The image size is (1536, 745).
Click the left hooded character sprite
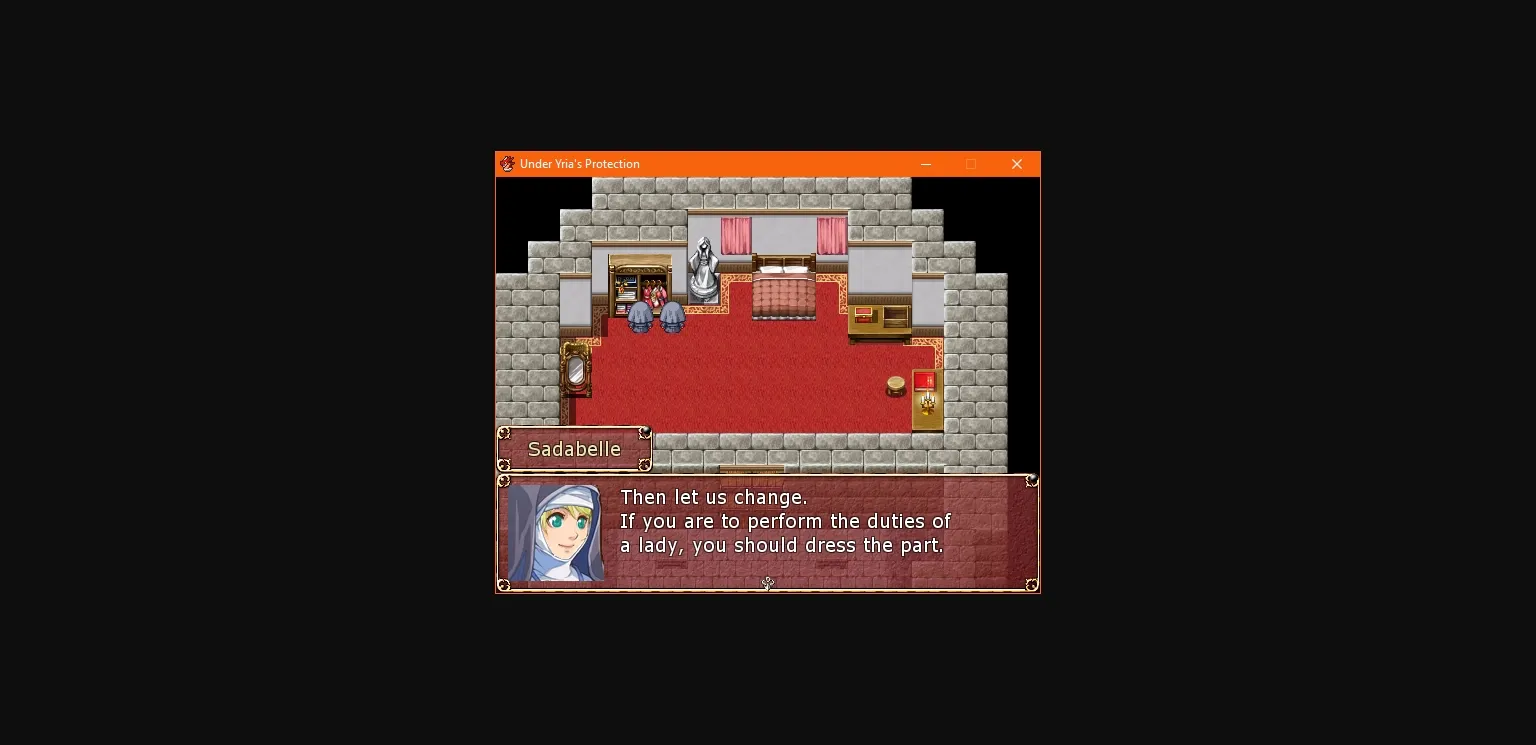click(640, 317)
